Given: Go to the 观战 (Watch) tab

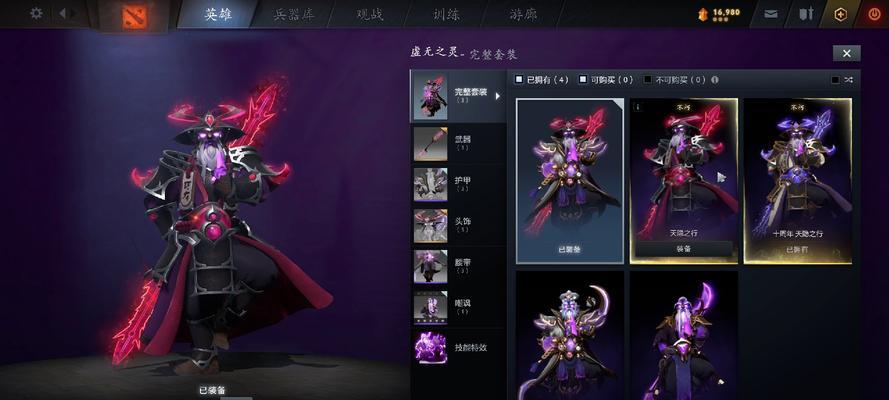Looking at the screenshot, I should coord(369,14).
